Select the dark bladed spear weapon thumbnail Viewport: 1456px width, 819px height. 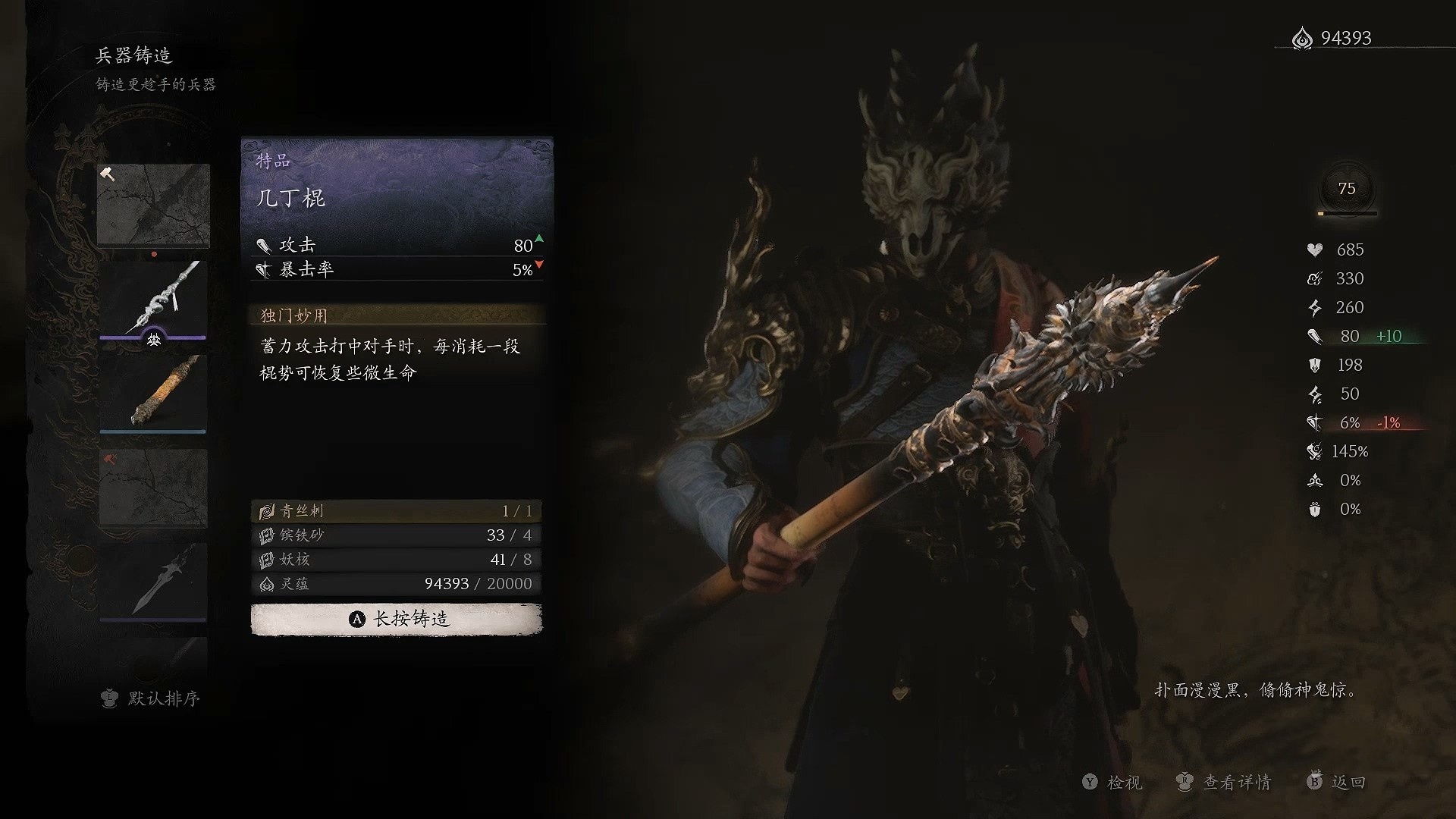[153, 582]
